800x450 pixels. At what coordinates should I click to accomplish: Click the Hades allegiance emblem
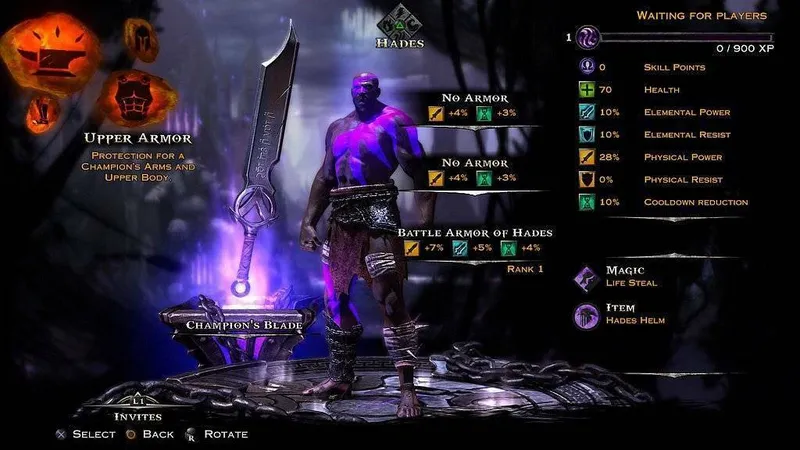pos(400,20)
